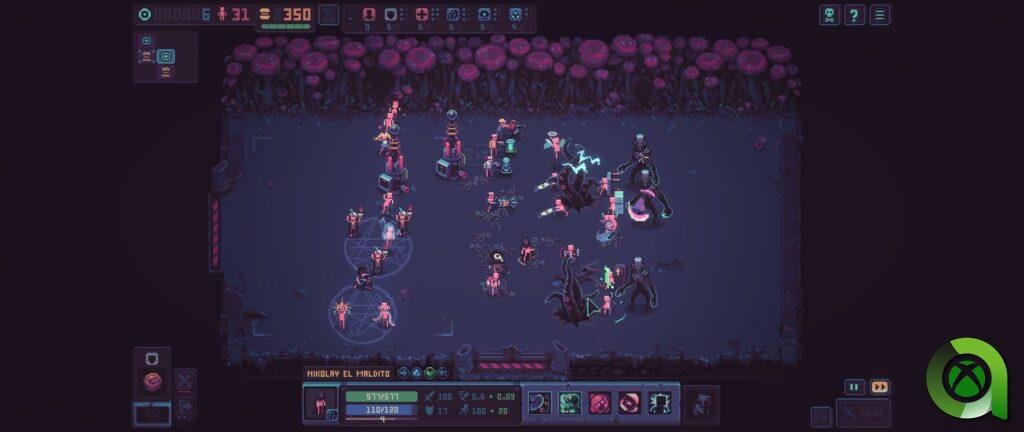Open the hamburger main menu
Screen dimensions: 1024x432
880,15
